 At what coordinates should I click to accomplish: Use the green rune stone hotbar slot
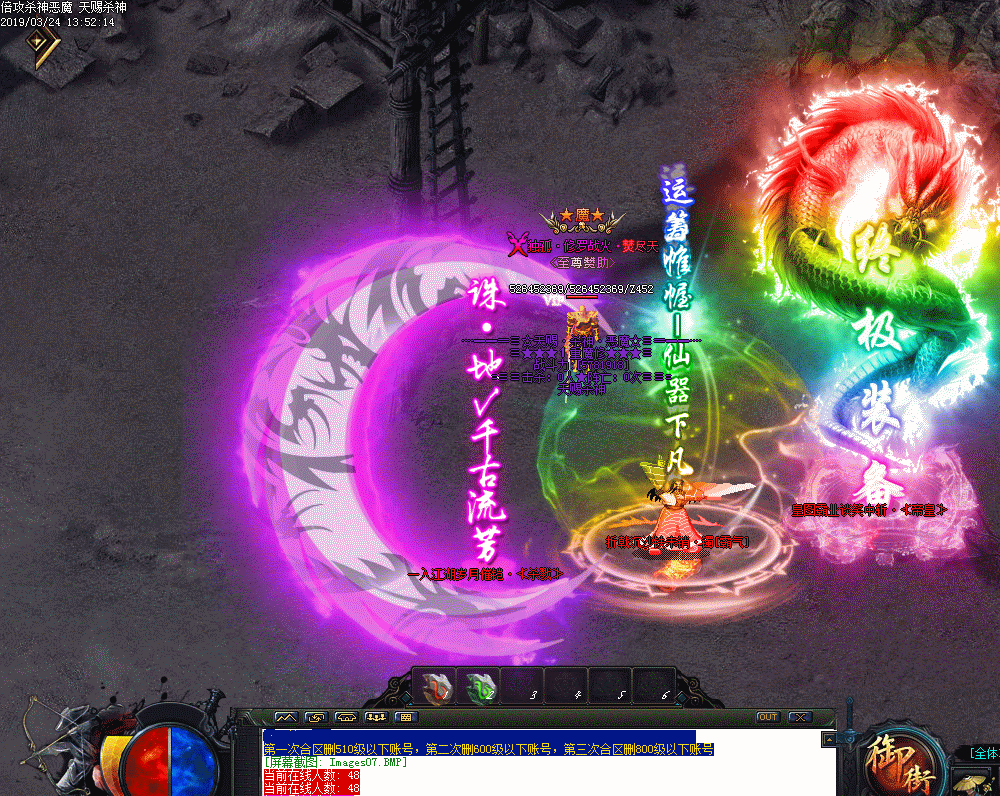pyautogui.click(x=479, y=686)
